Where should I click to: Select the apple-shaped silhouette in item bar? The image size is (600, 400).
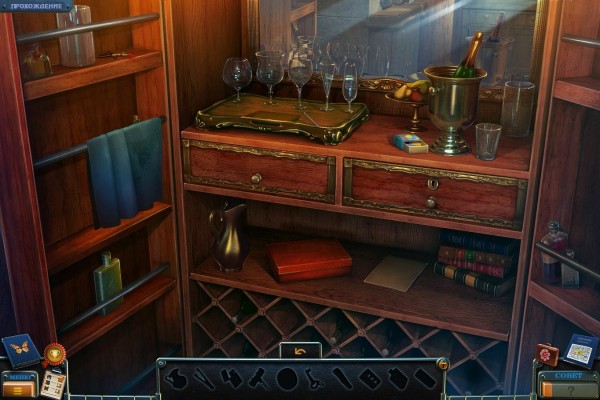tap(176, 378)
